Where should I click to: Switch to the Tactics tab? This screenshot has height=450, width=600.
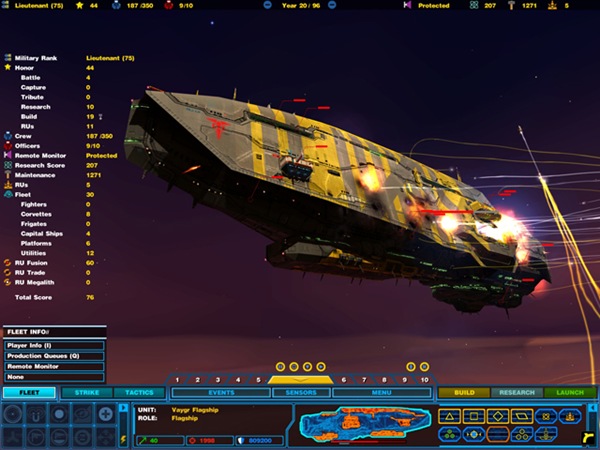[140, 393]
